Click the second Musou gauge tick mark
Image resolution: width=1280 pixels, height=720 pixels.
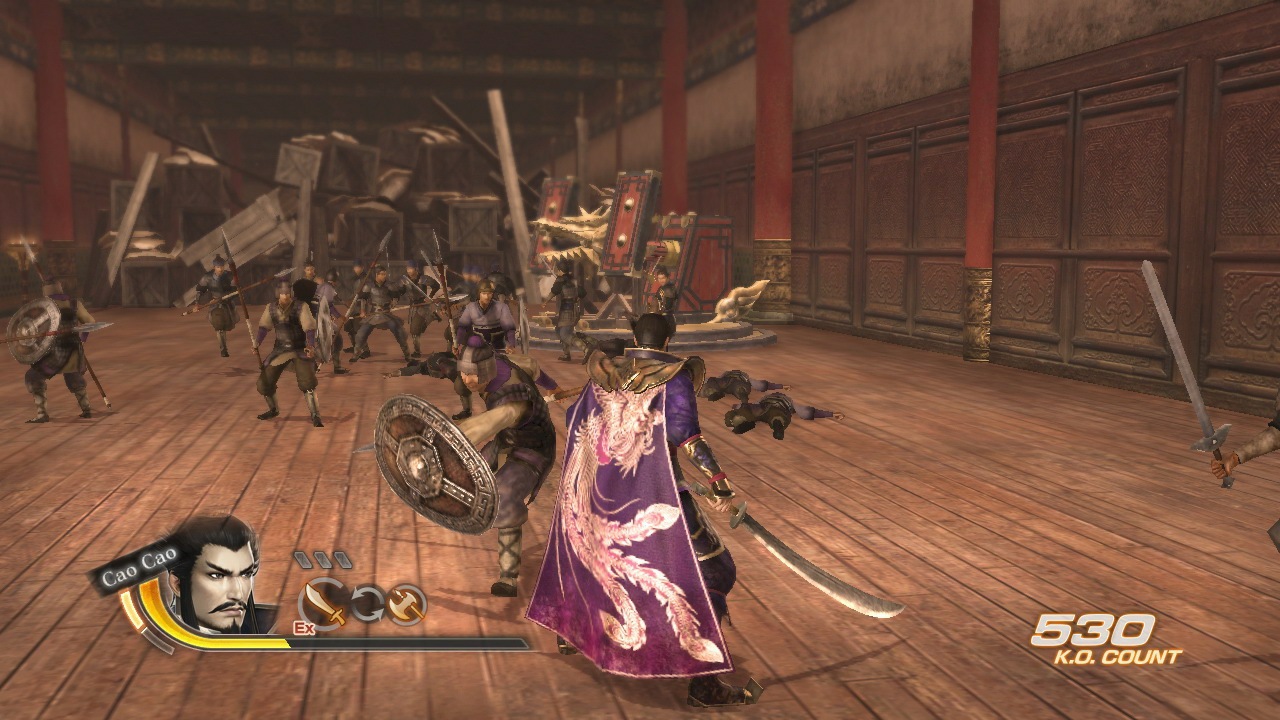[x=325, y=558]
